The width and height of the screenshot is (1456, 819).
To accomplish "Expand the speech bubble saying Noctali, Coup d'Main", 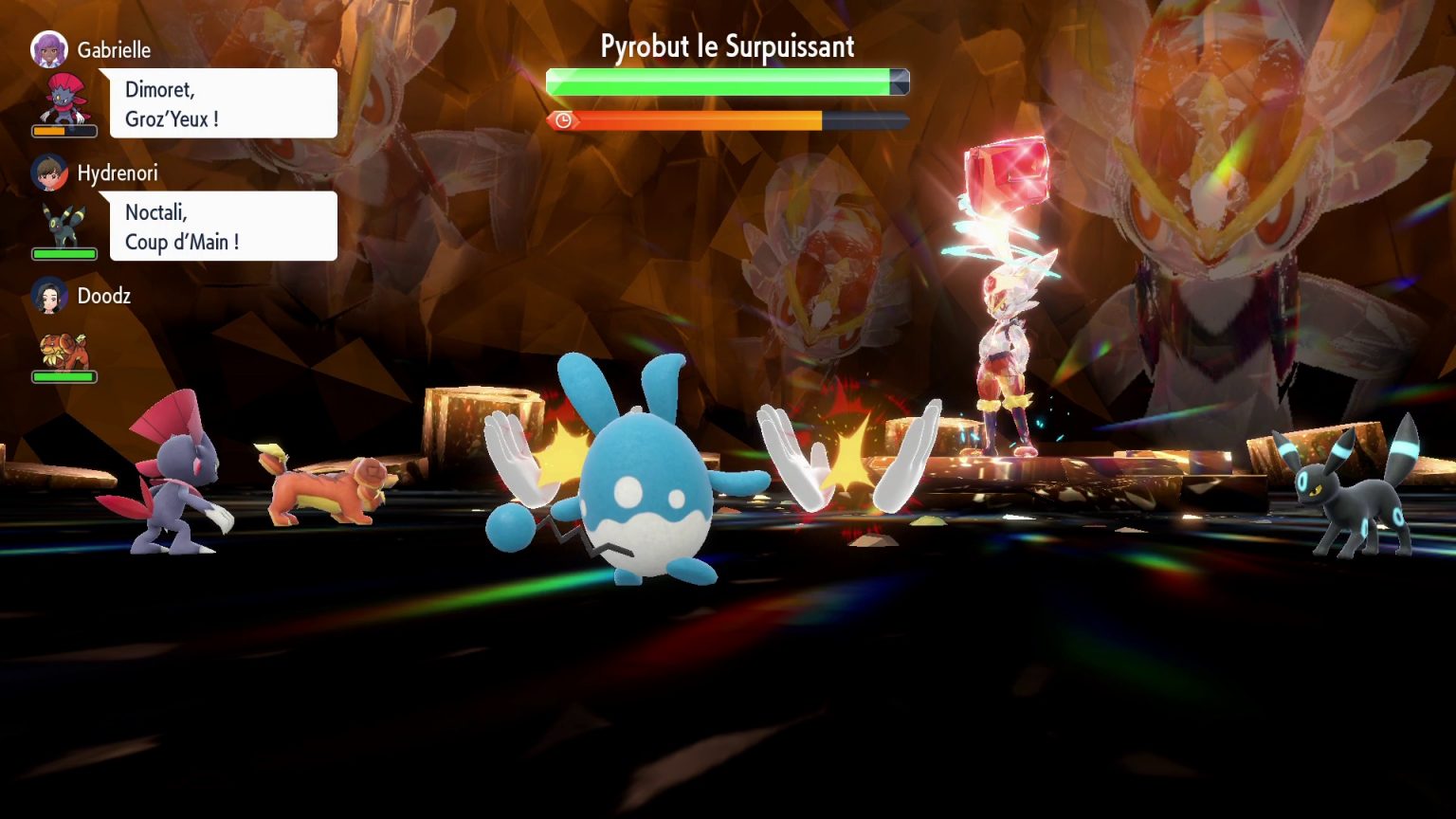I will (224, 226).
